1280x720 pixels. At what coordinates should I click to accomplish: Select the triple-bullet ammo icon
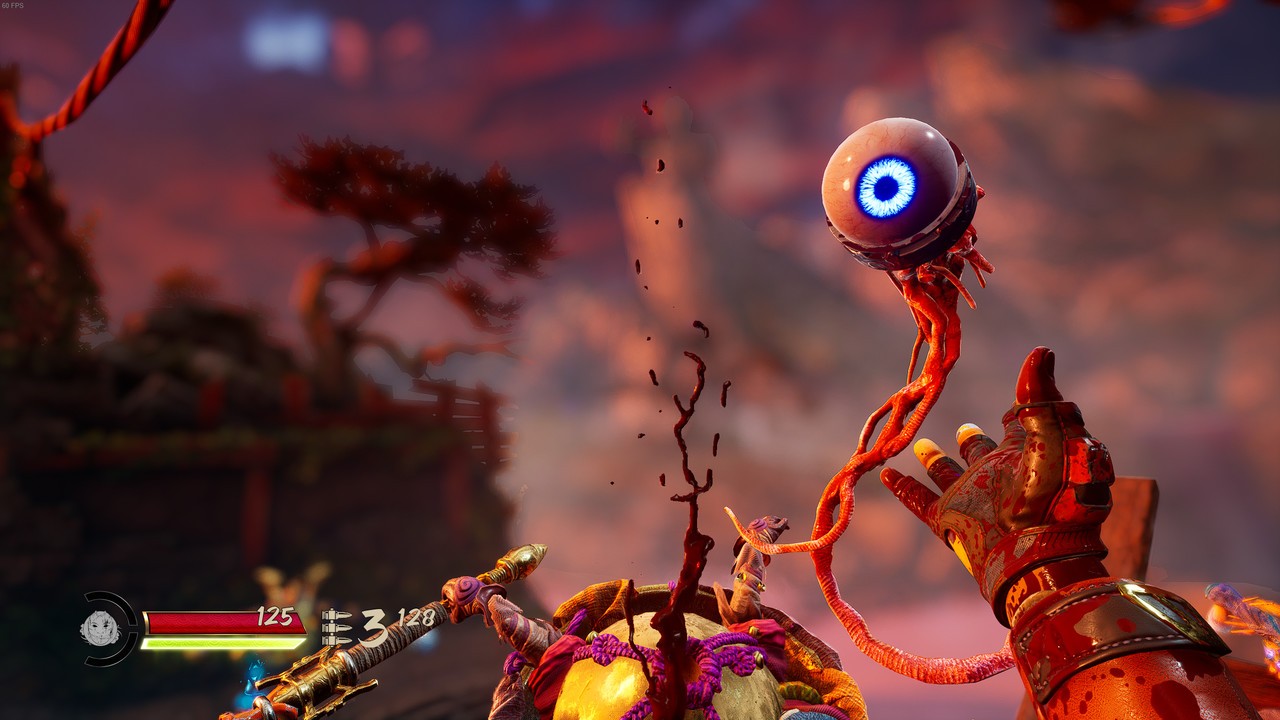(x=337, y=627)
